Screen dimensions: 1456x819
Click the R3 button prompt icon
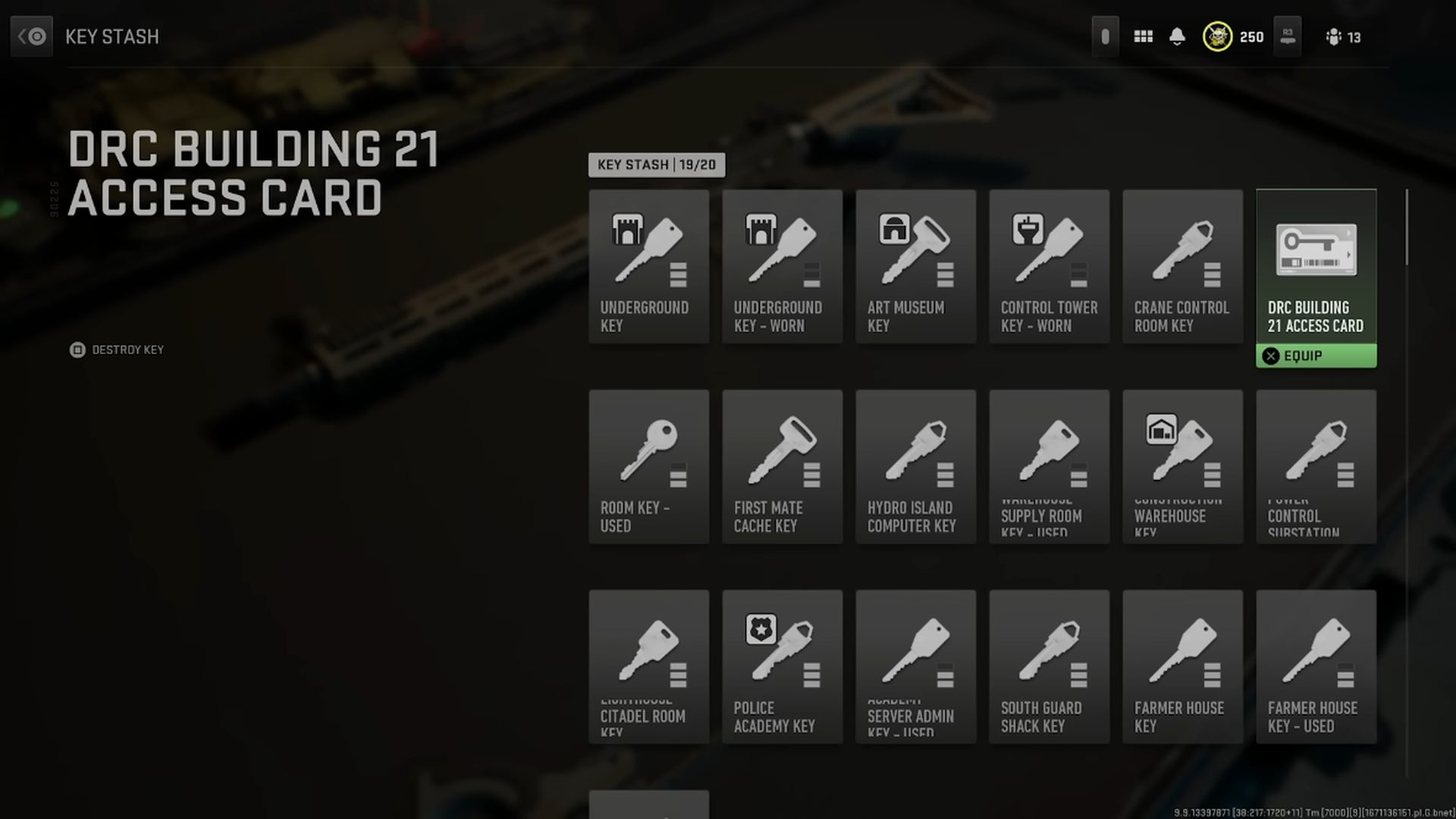1286,36
